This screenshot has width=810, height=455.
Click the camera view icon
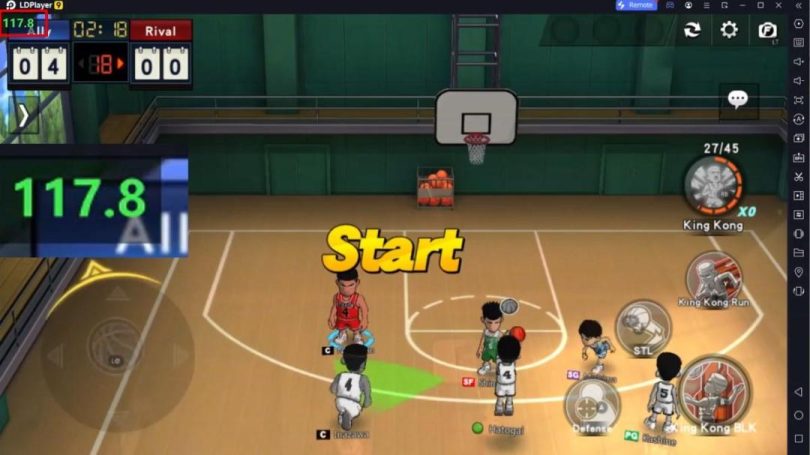point(767,30)
